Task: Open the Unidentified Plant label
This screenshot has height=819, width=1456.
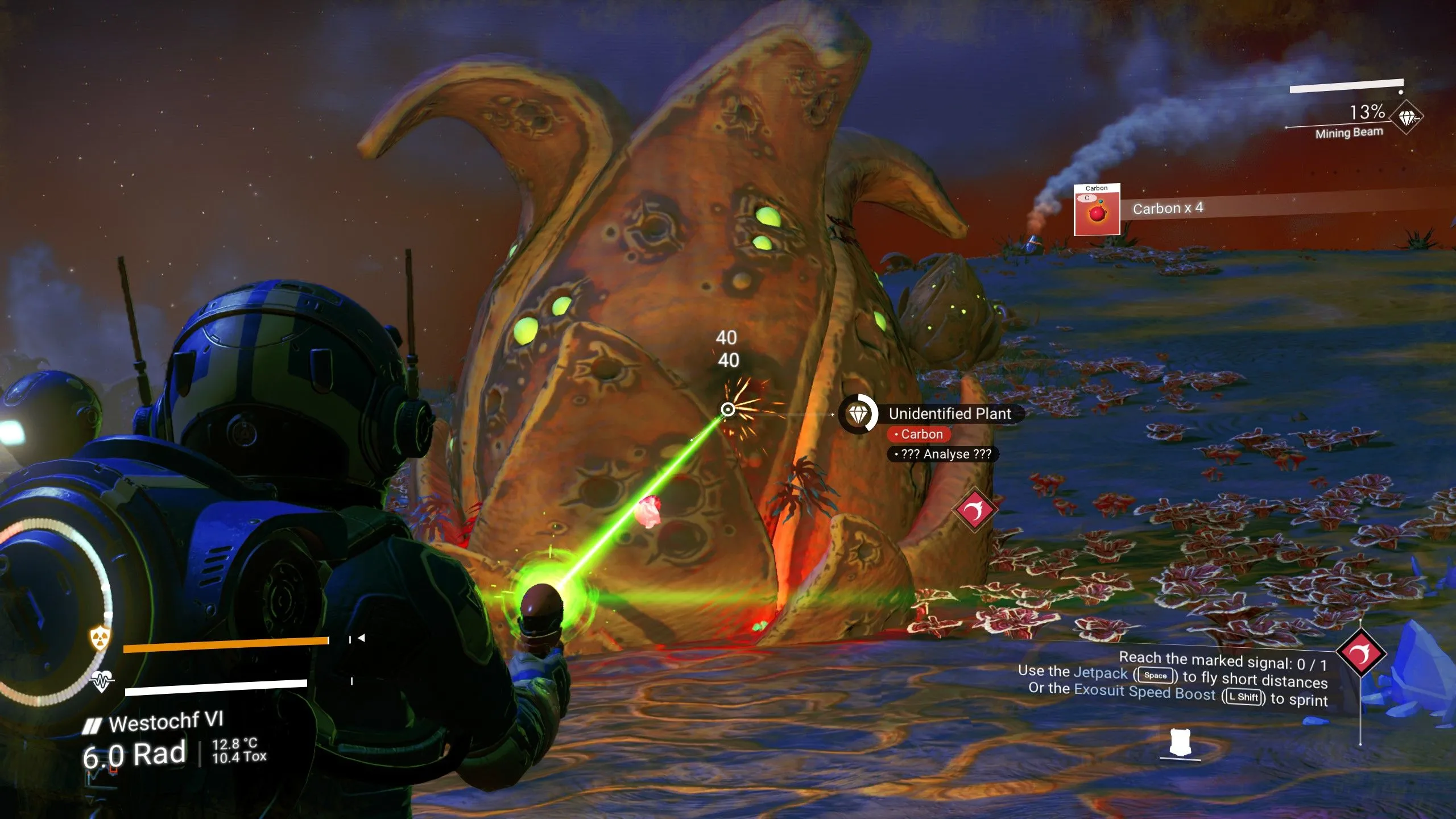Action: click(948, 413)
